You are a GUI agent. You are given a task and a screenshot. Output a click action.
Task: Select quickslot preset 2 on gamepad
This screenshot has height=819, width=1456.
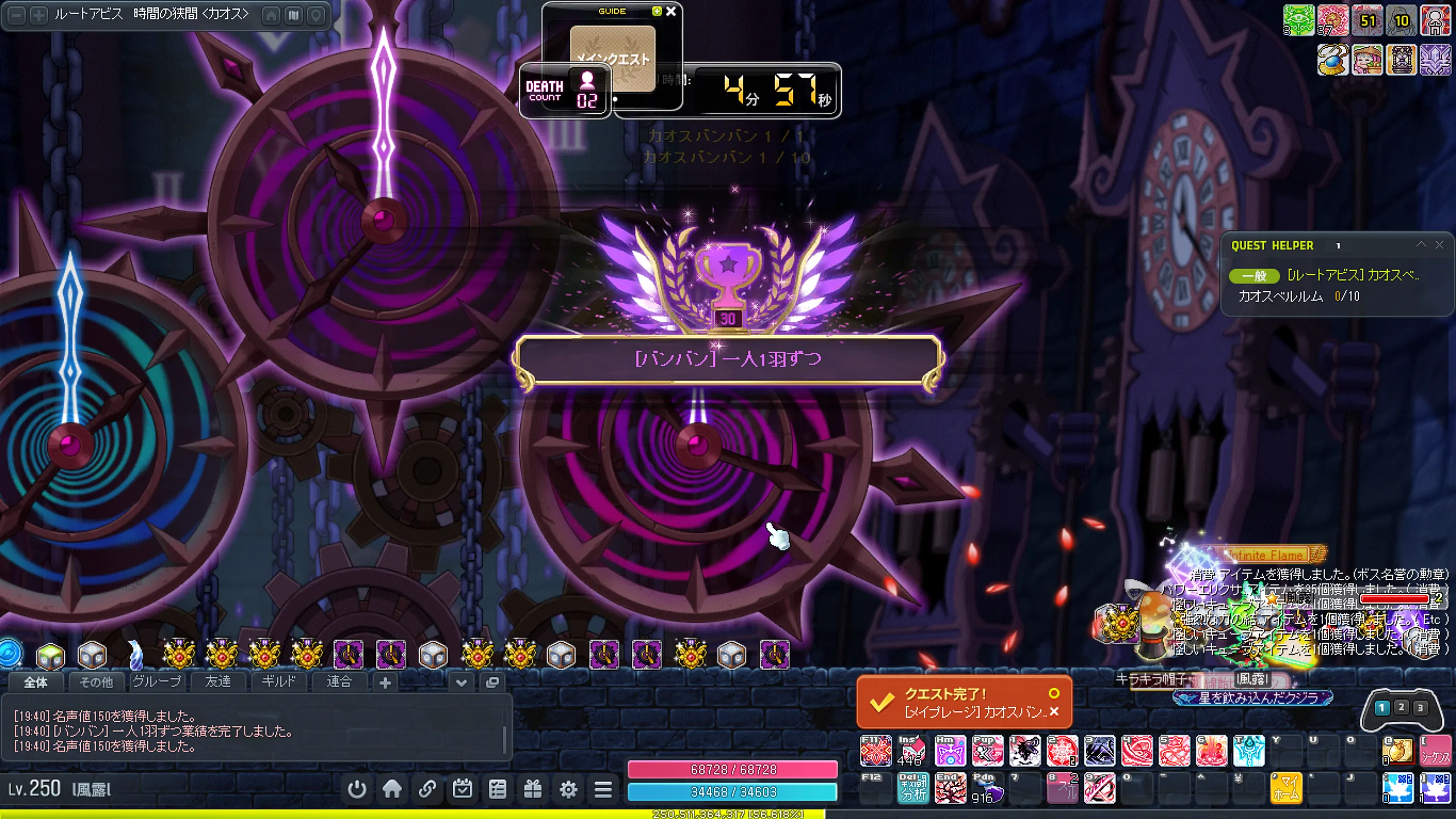click(x=1401, y=707)
